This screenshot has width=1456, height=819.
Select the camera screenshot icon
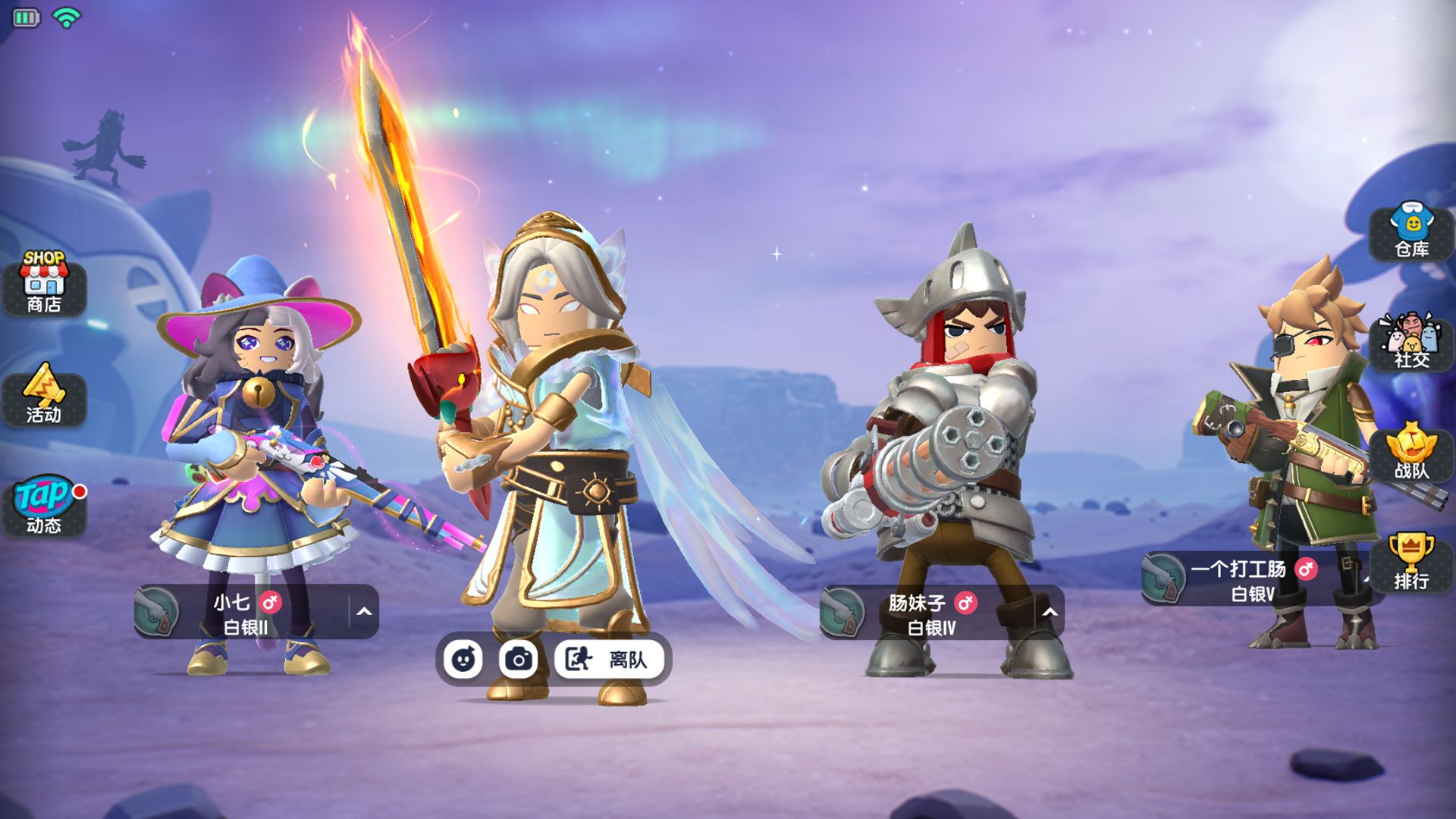coord(518,660)
